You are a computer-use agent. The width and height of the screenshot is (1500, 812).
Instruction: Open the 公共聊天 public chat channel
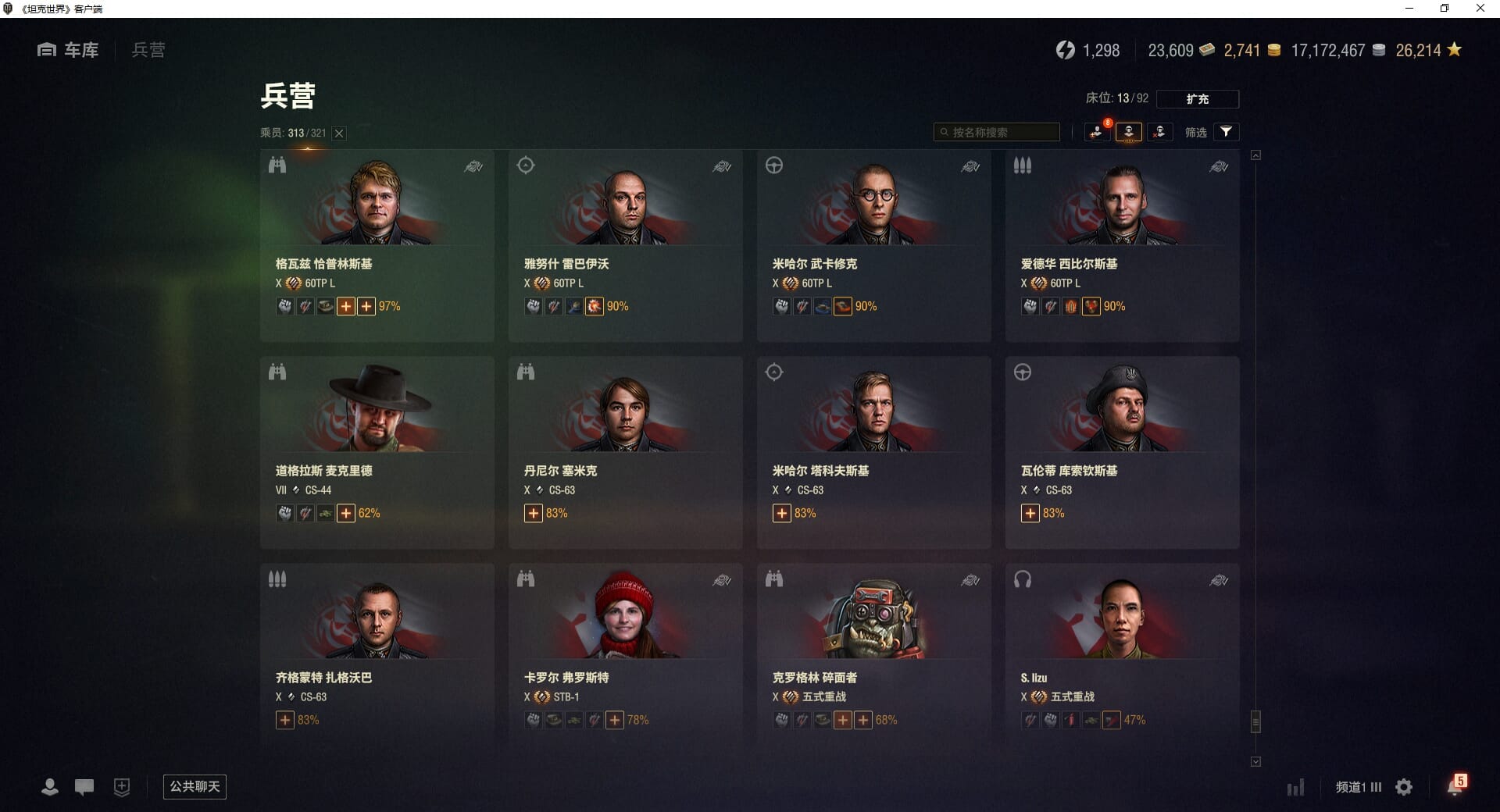(195, 786)
